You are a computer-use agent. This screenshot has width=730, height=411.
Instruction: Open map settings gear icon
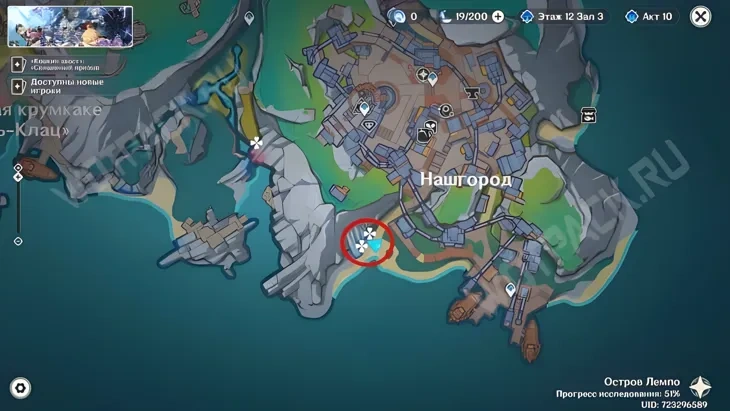19,388
